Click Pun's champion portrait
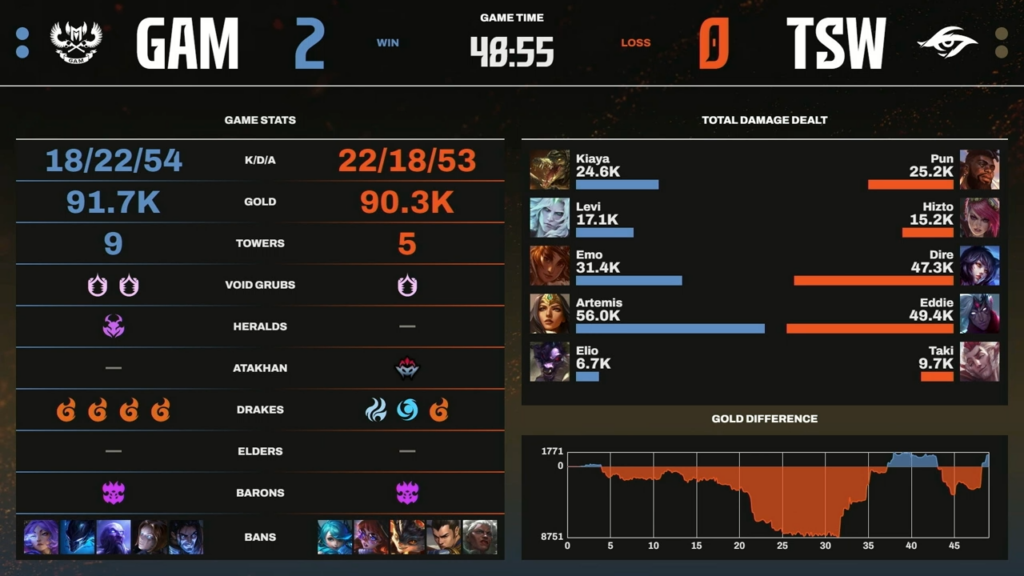The height and width of the screenshot is (576, 1024). [x=979, y=170]
